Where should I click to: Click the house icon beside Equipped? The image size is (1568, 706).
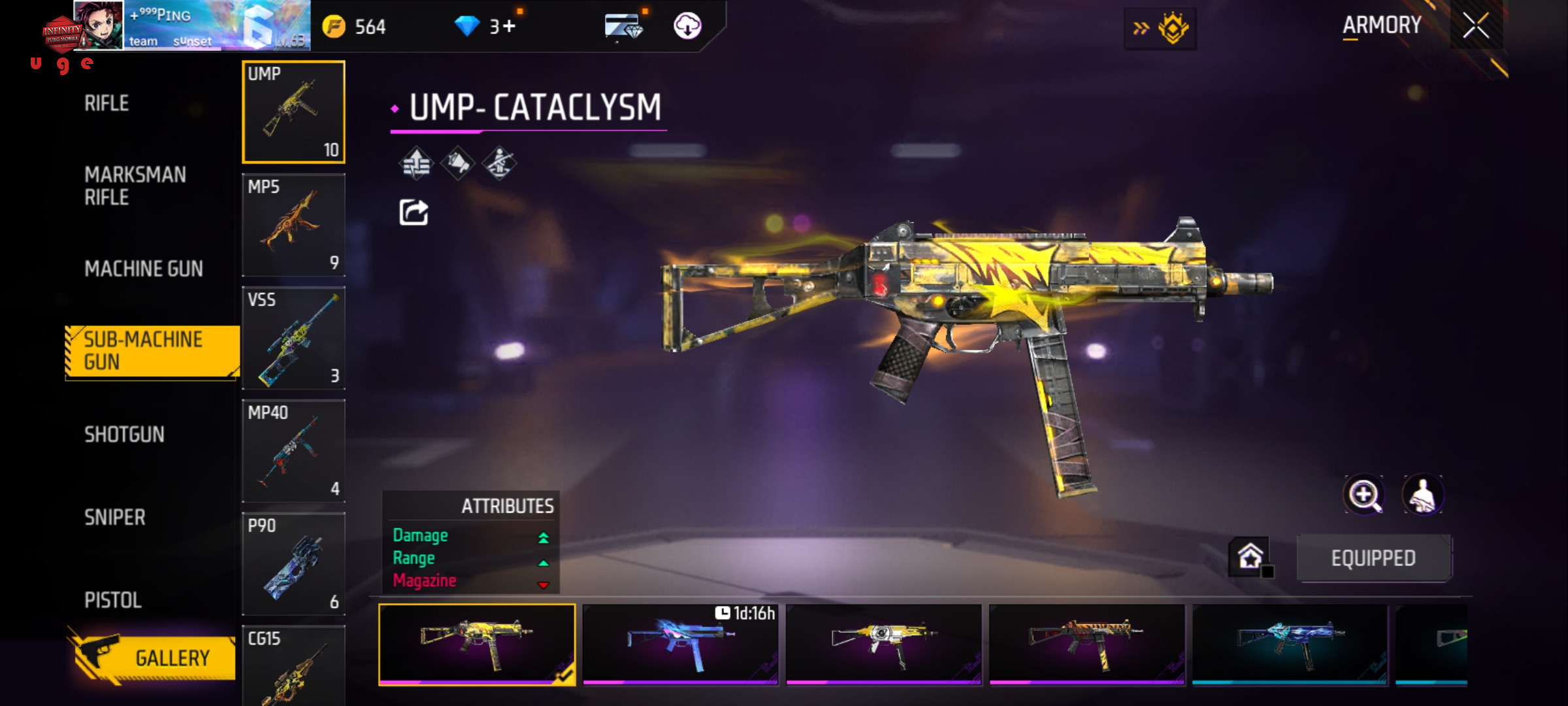point(1250,557)
